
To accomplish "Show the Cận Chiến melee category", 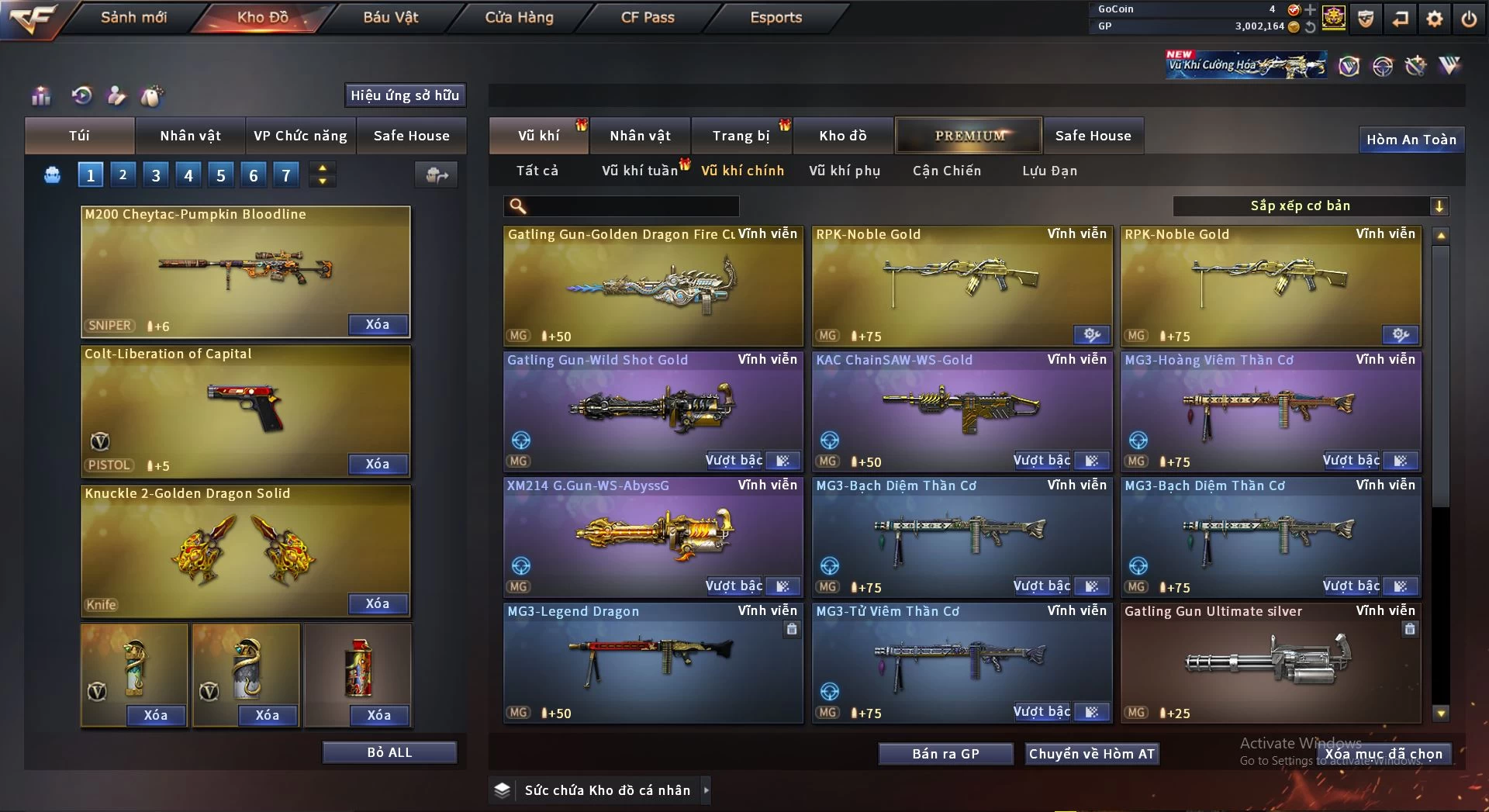I will point(946,171).
